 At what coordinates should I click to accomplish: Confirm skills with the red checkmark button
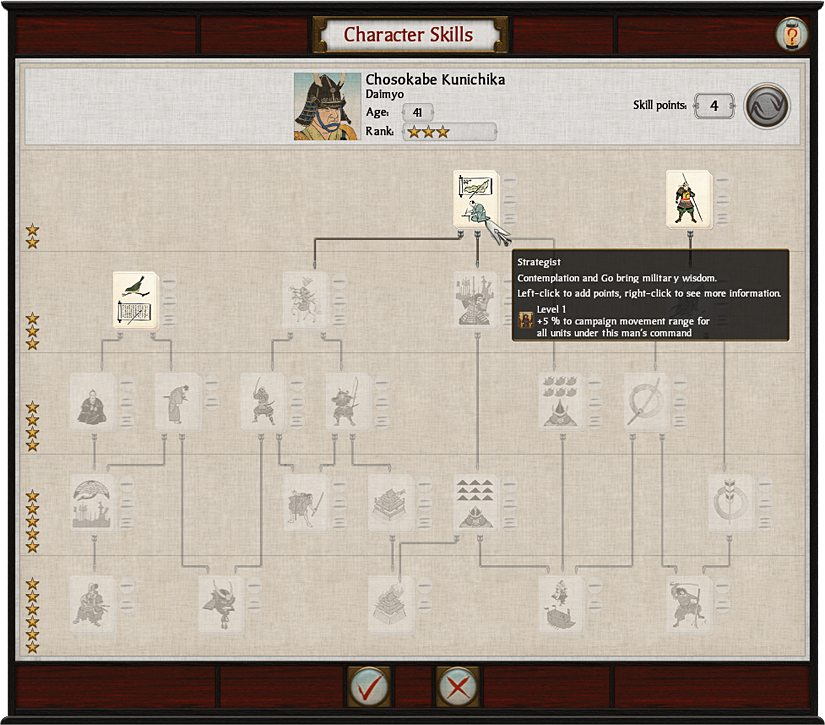point(369,687)
